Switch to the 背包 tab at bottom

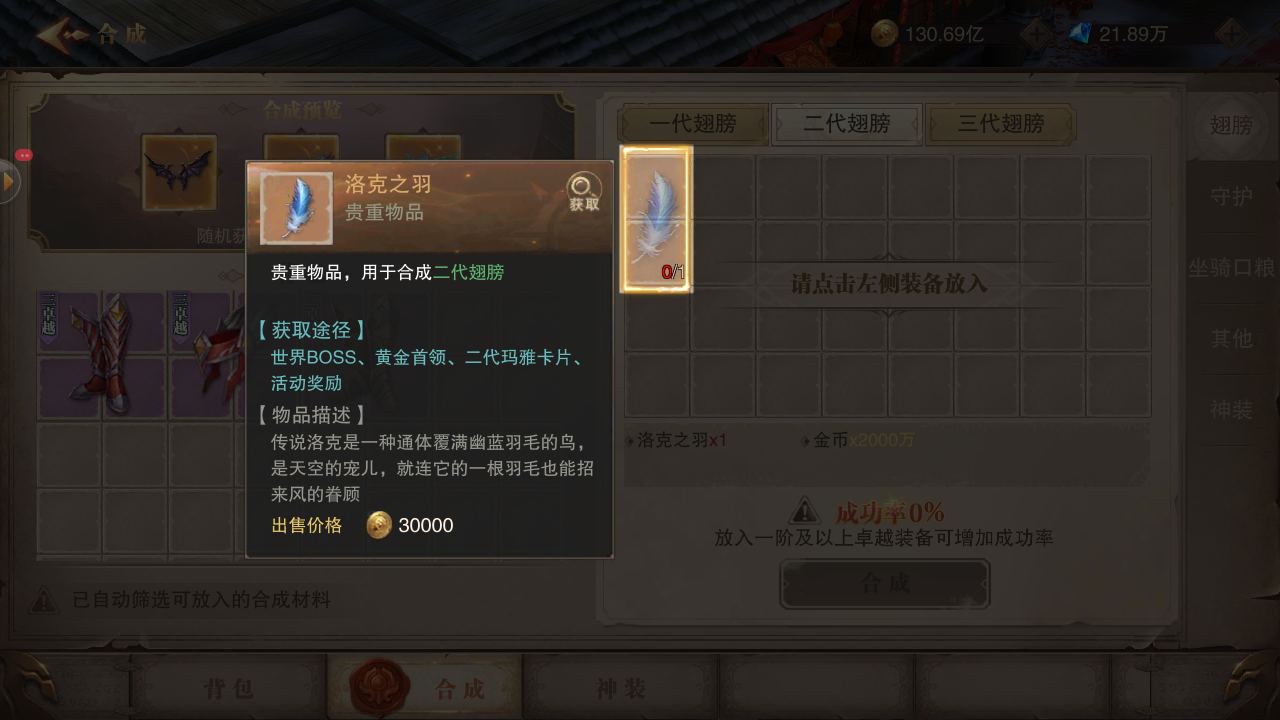(232, 687)
